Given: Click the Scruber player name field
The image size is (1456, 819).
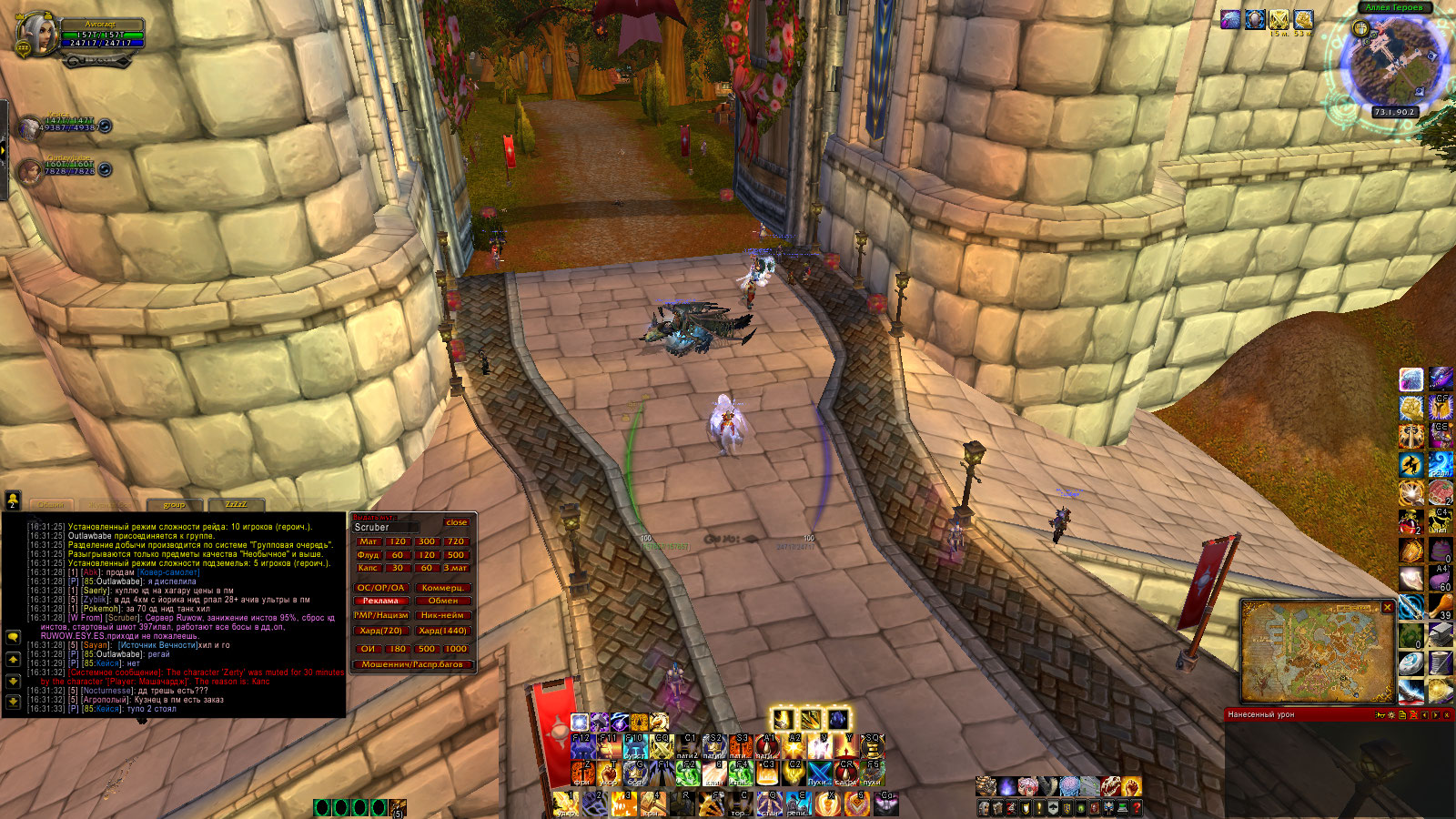Looking at the screenshot, I should (x=387, y=527).
